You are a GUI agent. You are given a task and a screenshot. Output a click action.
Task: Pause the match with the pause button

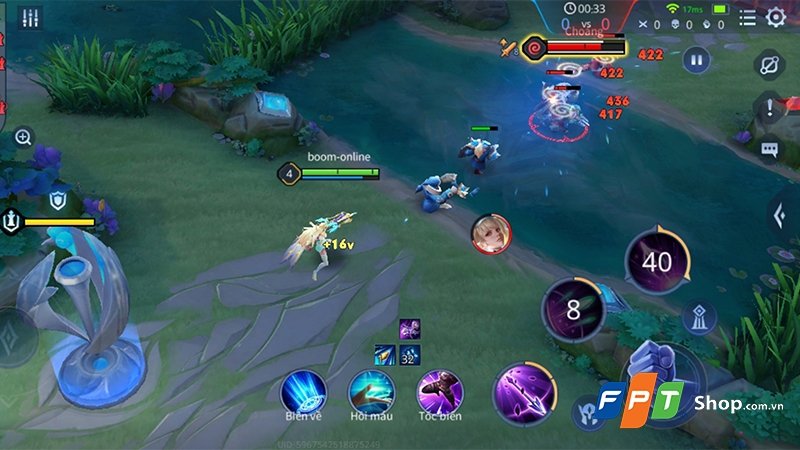tap(696, 60)
